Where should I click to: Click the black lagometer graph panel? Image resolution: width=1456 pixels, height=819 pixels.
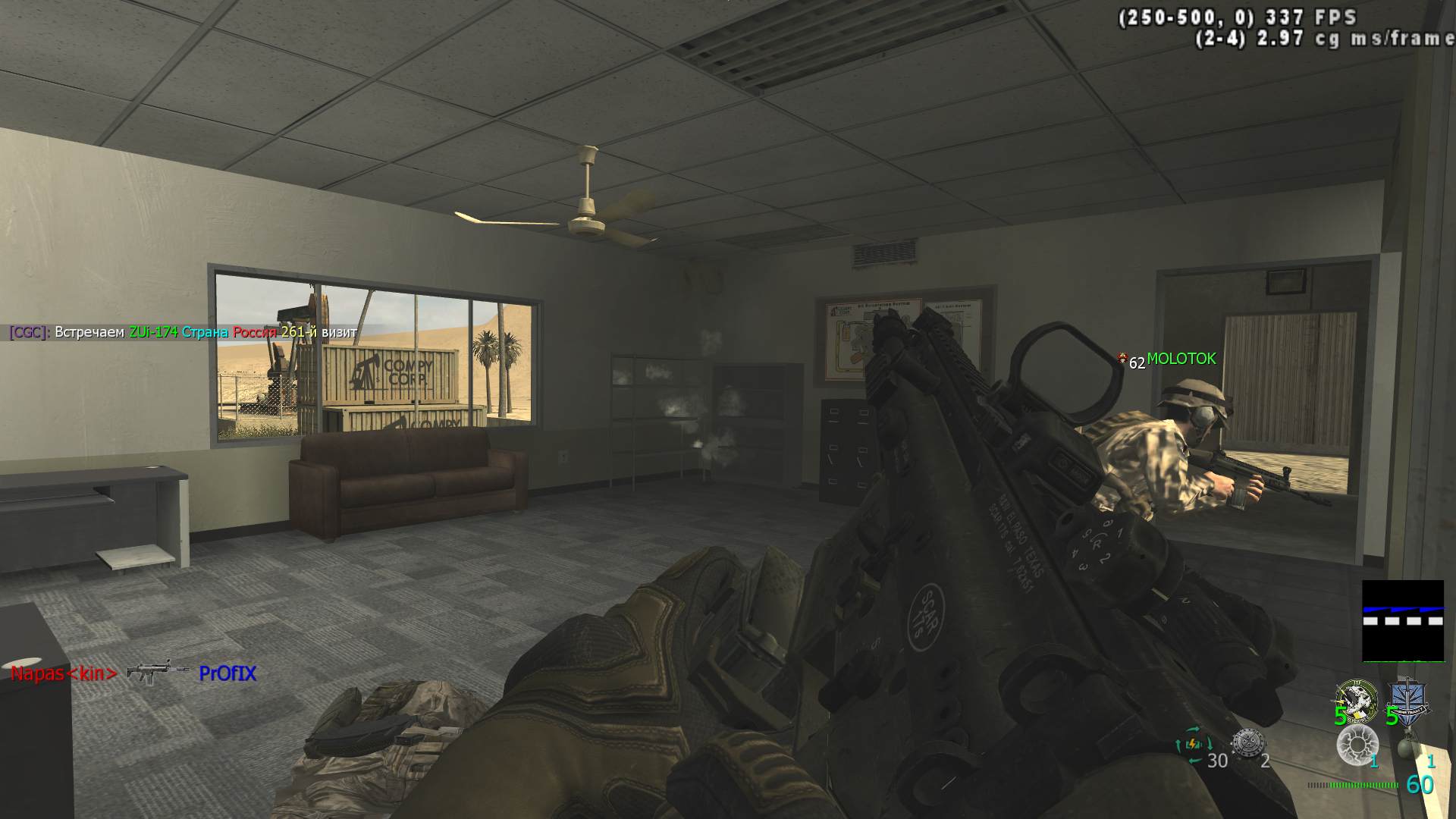click(1403, 620)
